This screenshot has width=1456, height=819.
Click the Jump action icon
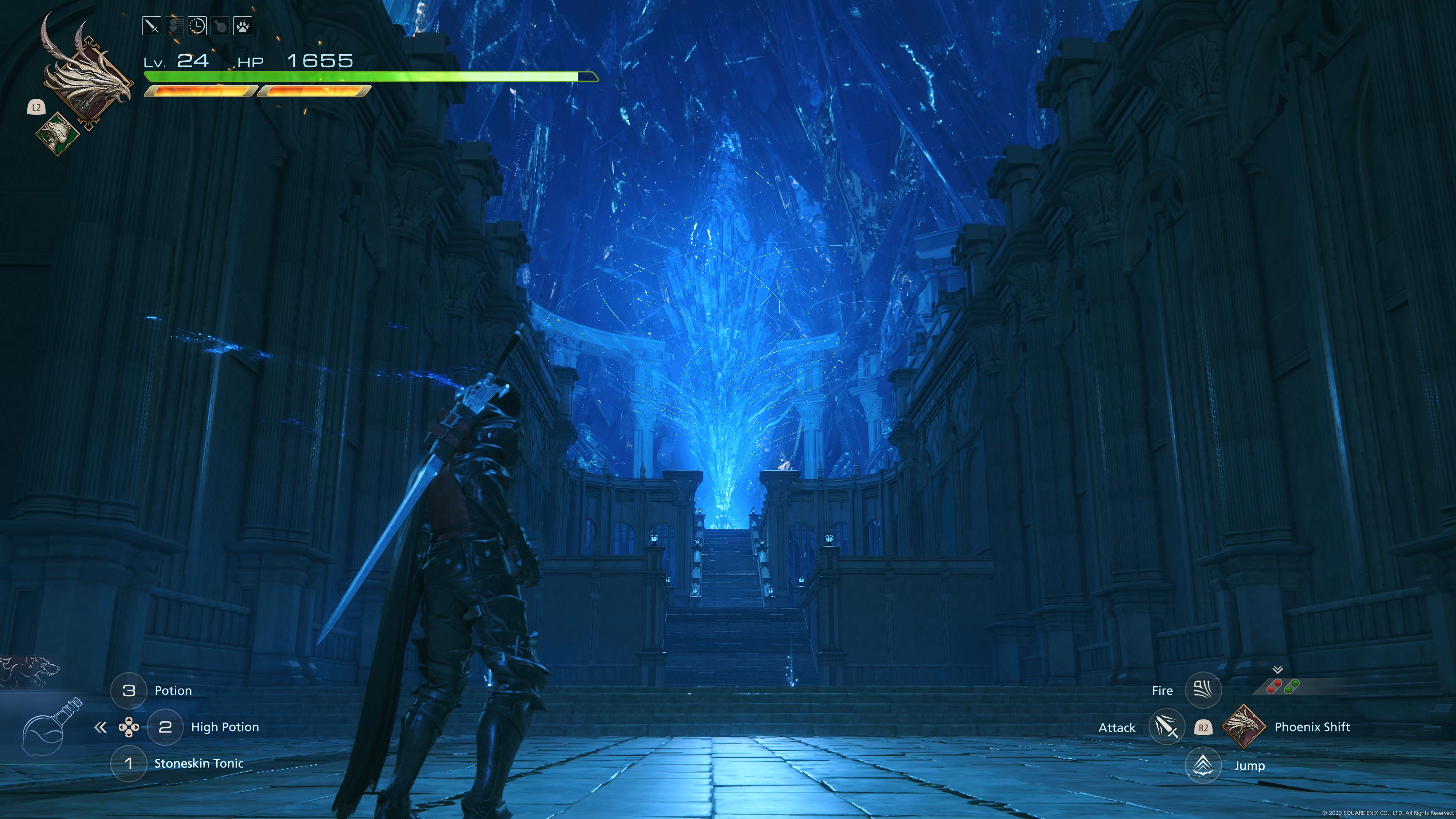coord(1203,765)
